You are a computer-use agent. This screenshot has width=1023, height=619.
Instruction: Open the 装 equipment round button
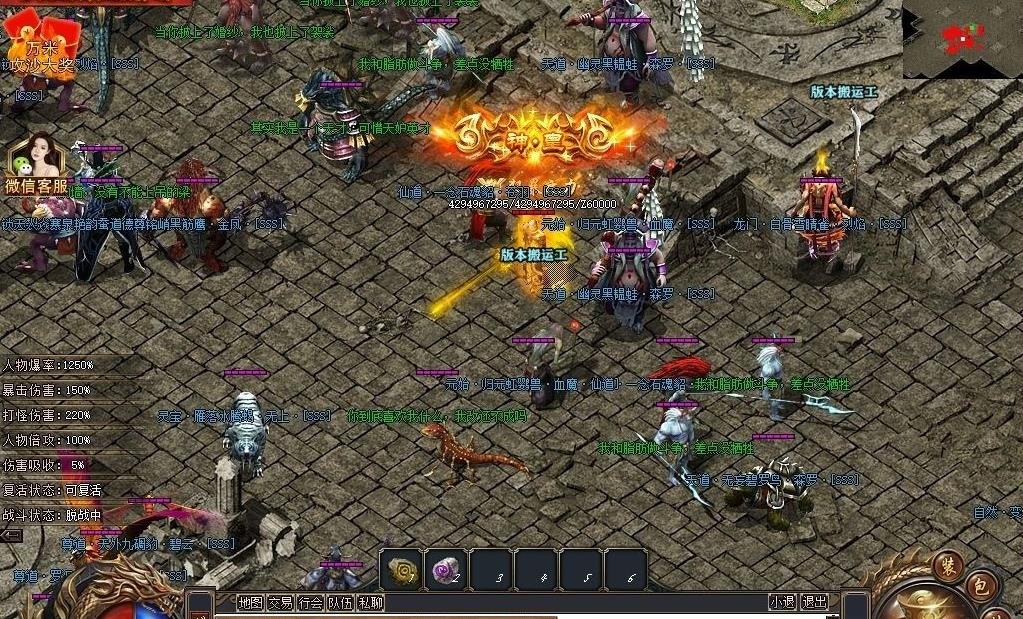tap(947, 567)
